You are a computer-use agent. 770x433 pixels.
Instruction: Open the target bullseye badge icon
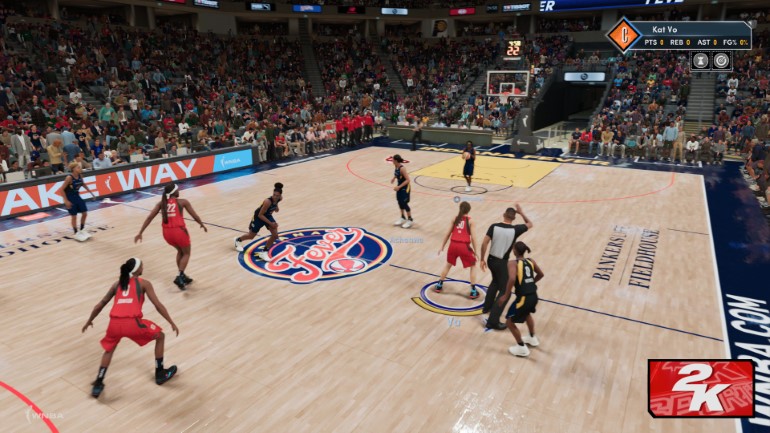coord(721,60)
